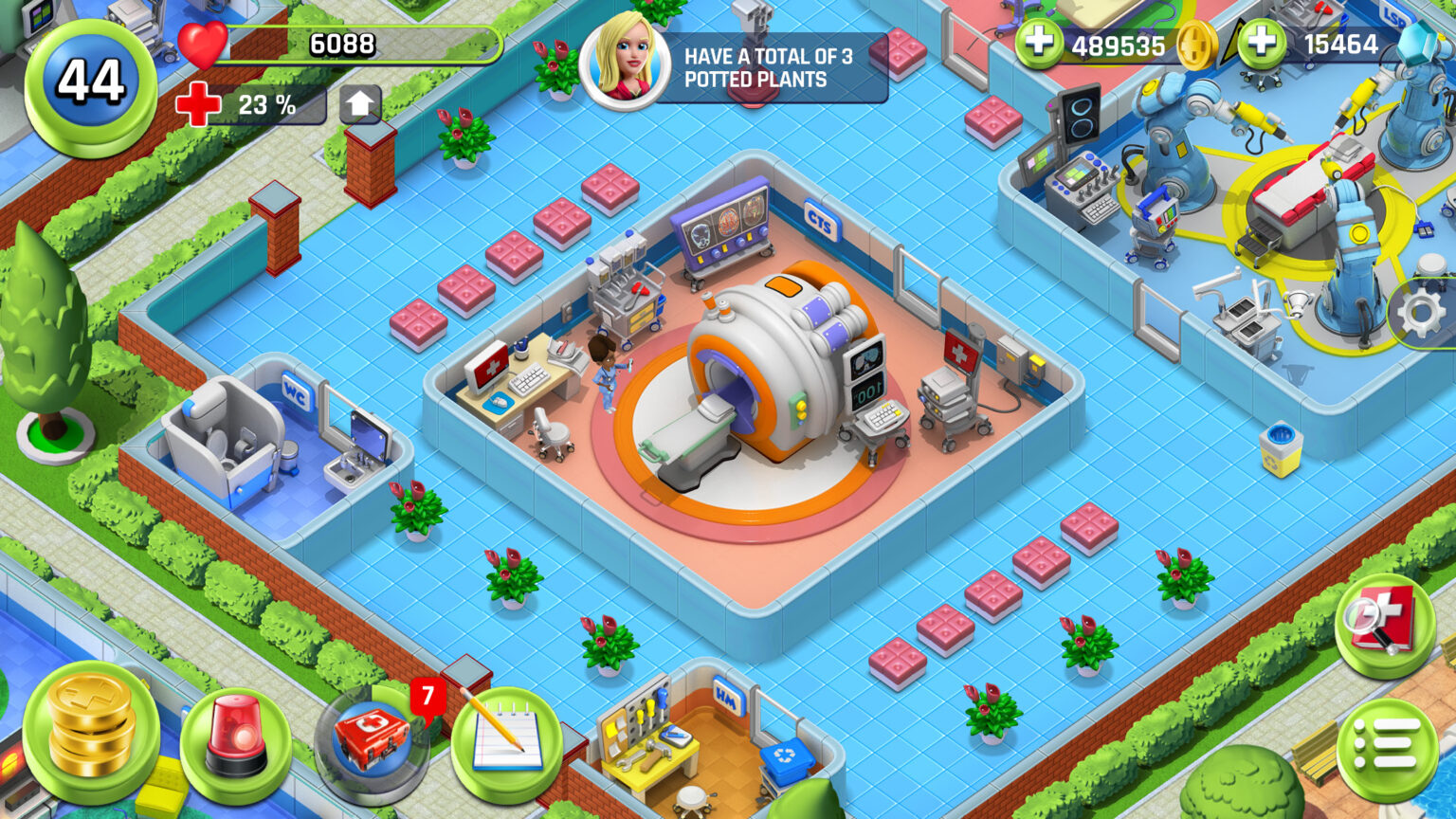Tap the level 44 badge
The image size is (1456, 819).
(90, 83)
